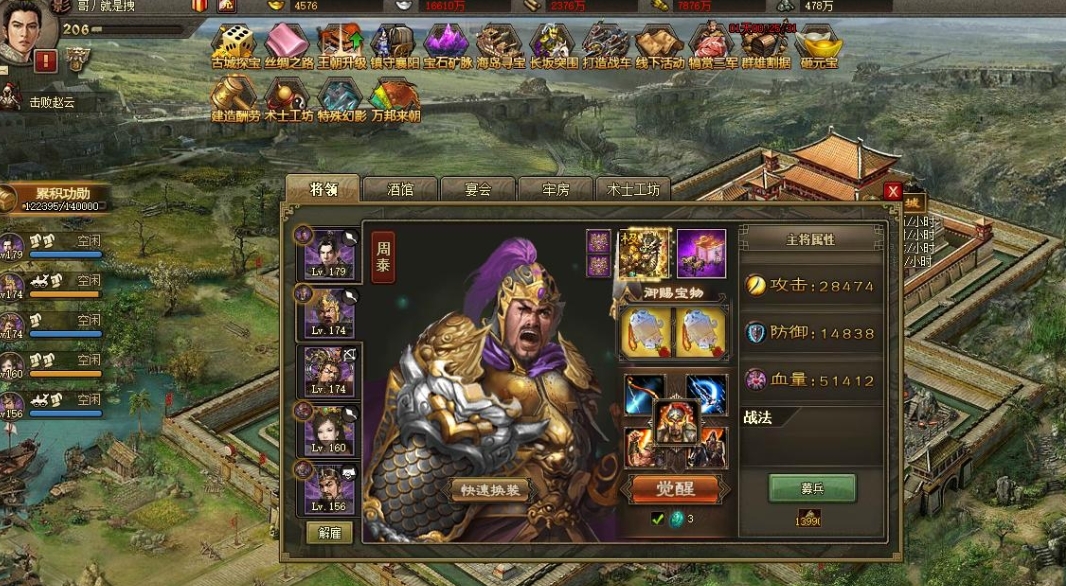Toggle the green checkmark below 觉醒

click(657, 518)
